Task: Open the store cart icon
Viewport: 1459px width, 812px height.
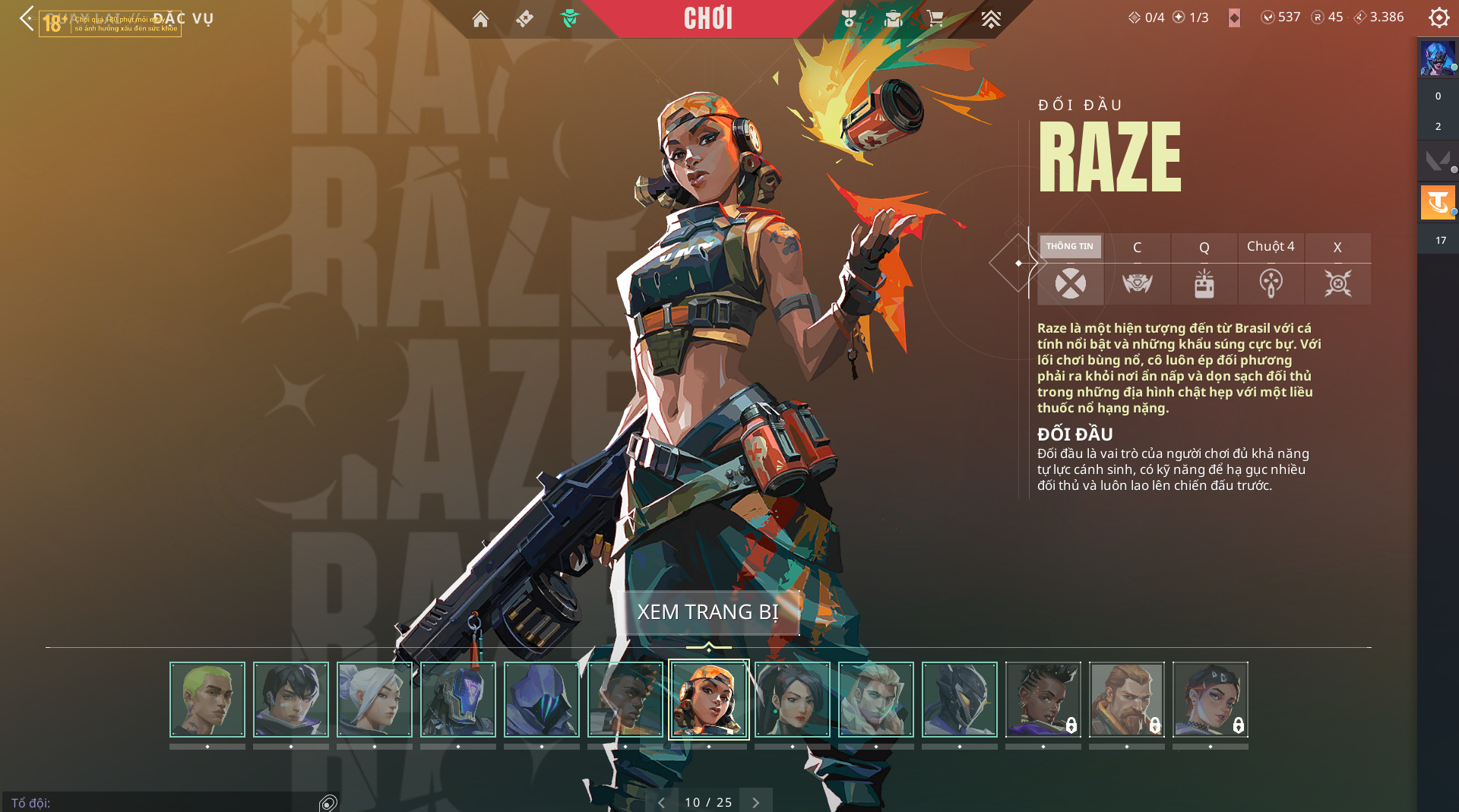Action: tap(935, 19)
